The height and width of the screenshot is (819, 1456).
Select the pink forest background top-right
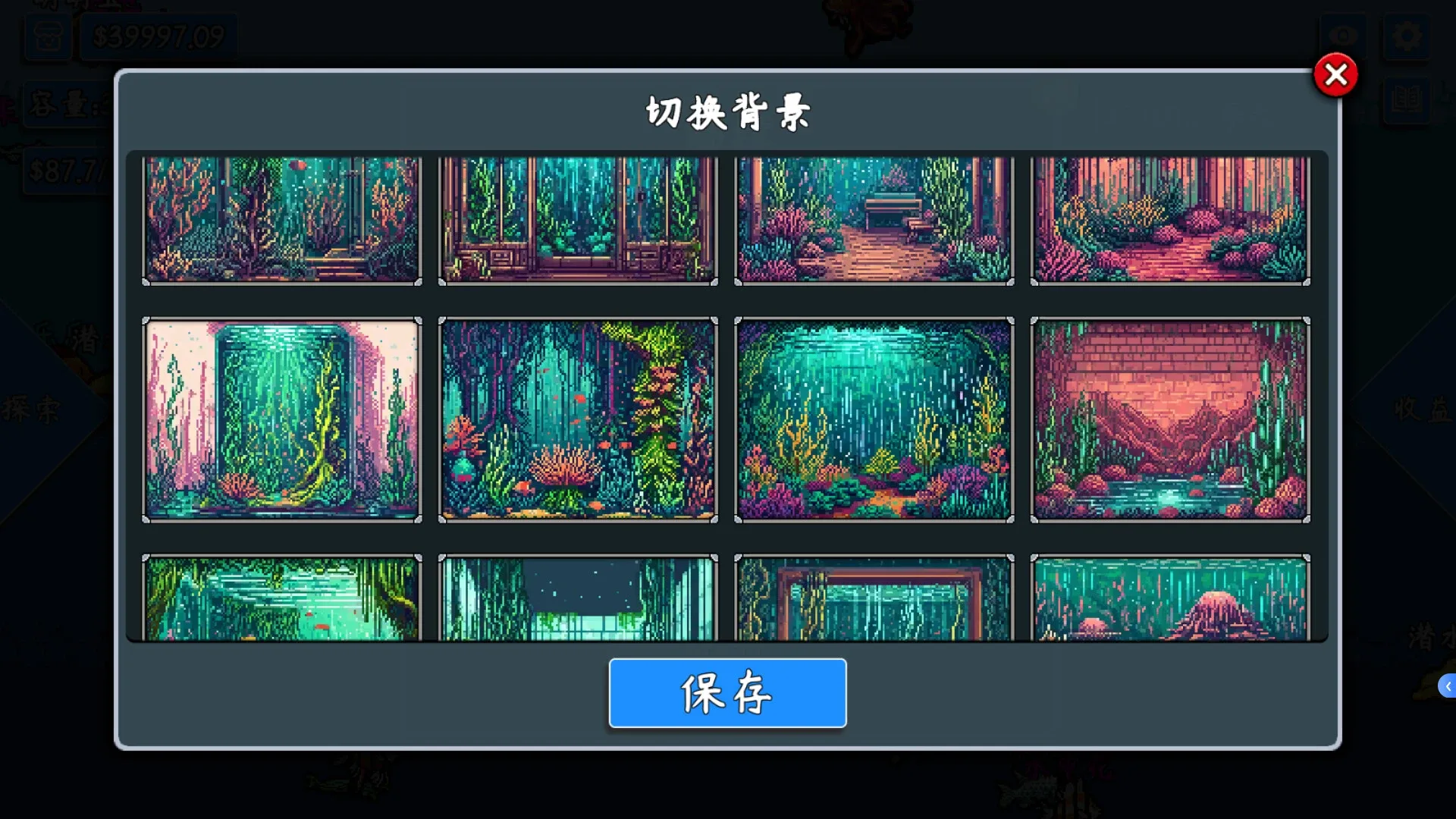pos(1169,220)
